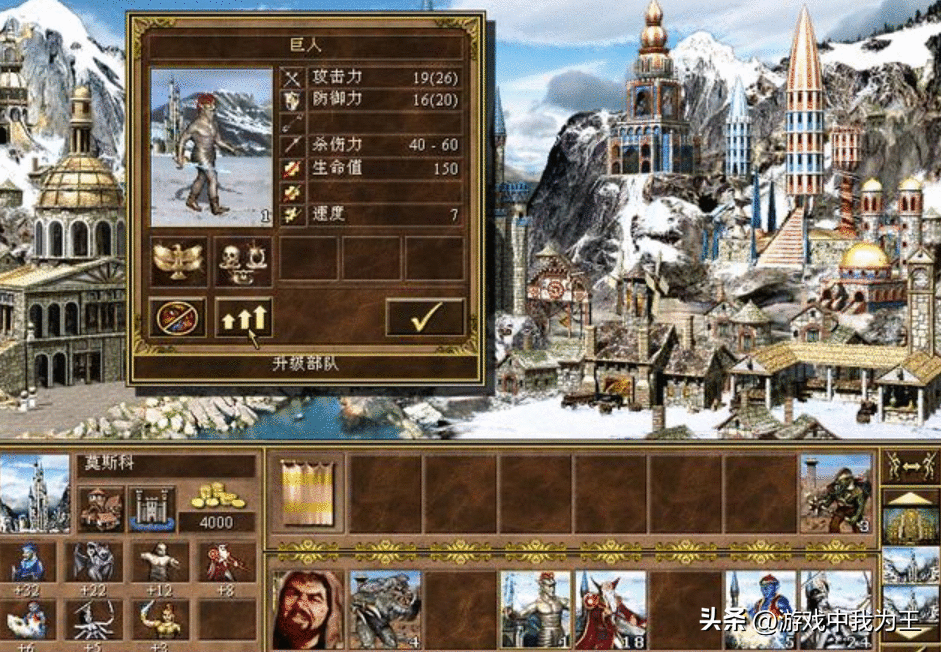Confirm the giant dialog with the checkmark
The width and height of the screenshot is (941, 652).
[x=425, y=317]
